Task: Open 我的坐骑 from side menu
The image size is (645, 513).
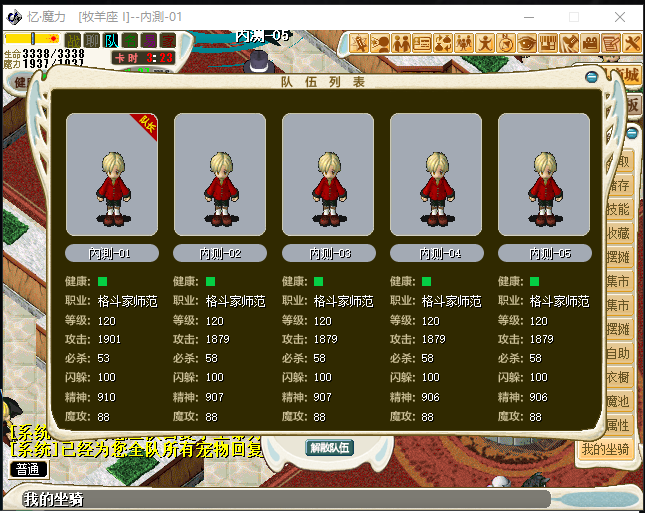Action: point(606,451)
